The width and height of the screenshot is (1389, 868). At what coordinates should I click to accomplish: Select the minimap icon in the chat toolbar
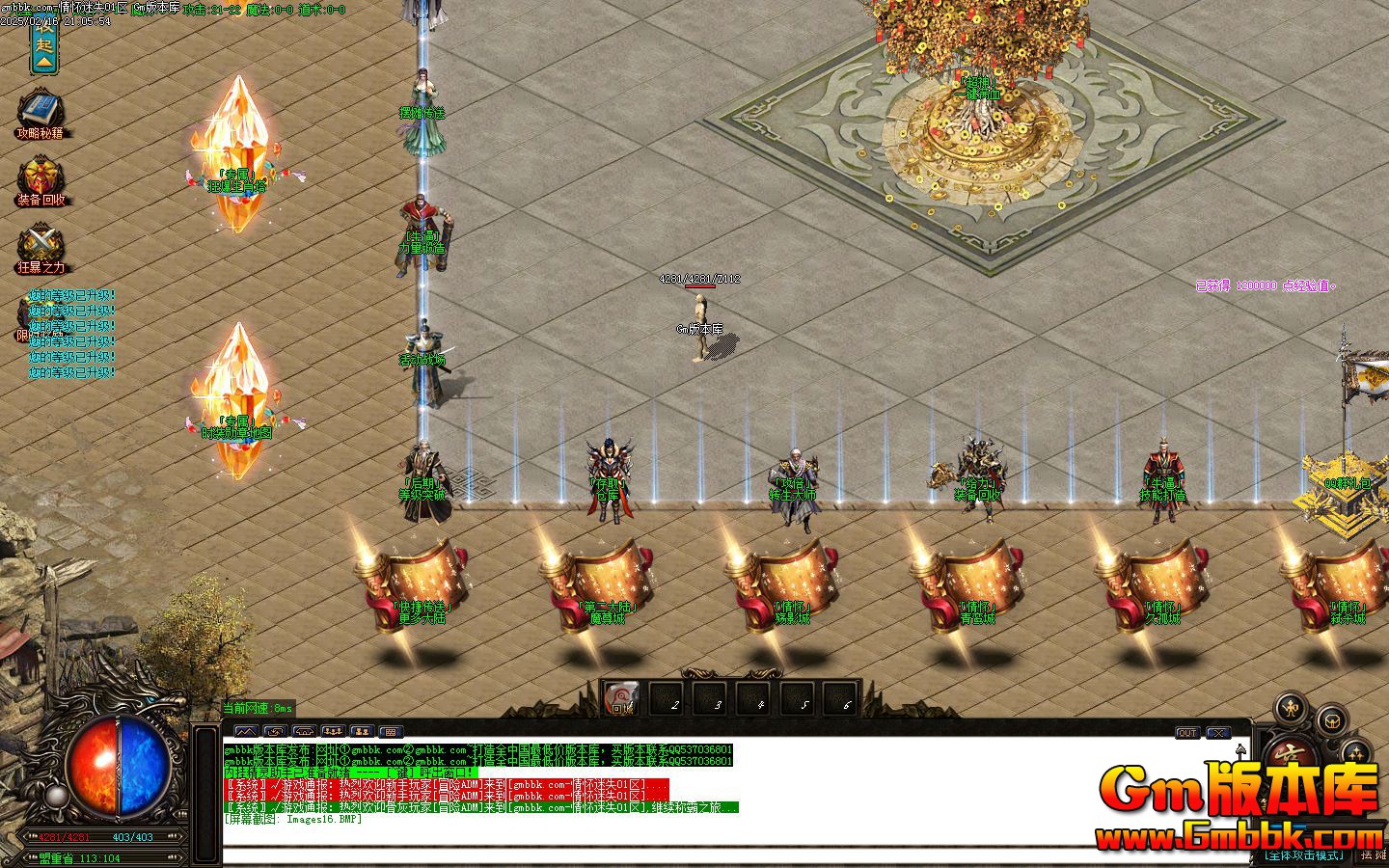tap(246, 731)
